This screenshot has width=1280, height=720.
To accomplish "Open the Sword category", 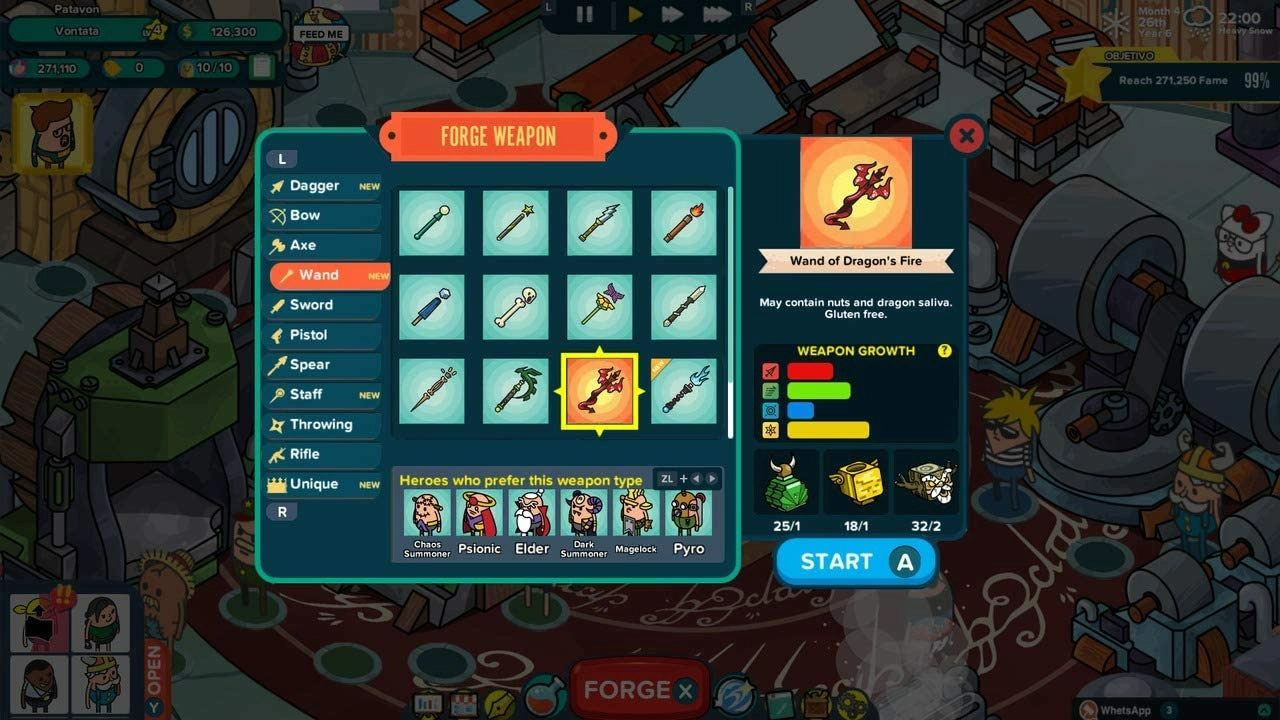I will (x=311, y=305).
